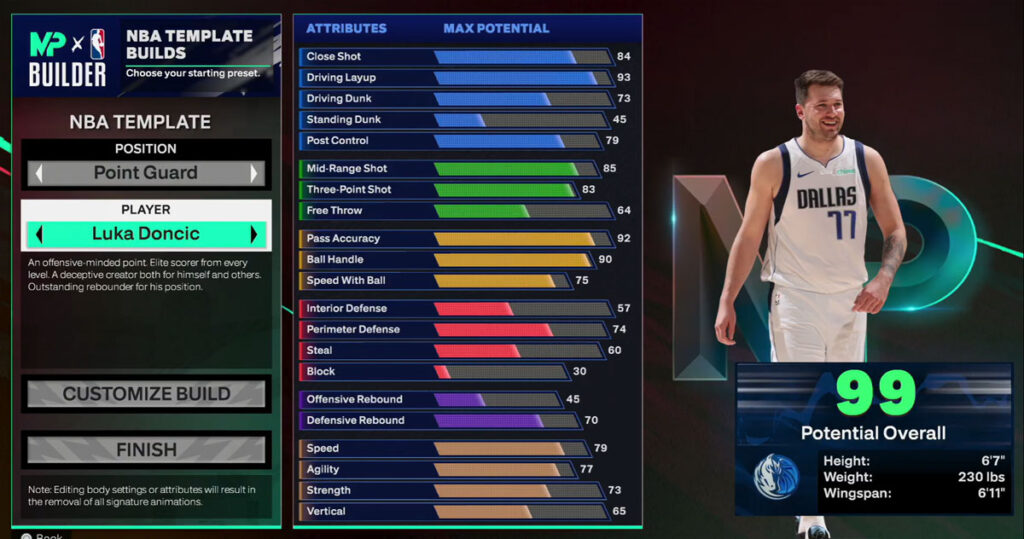Click right arrow on Position selector
1024x539 pixels.
(x=254, y=173)
